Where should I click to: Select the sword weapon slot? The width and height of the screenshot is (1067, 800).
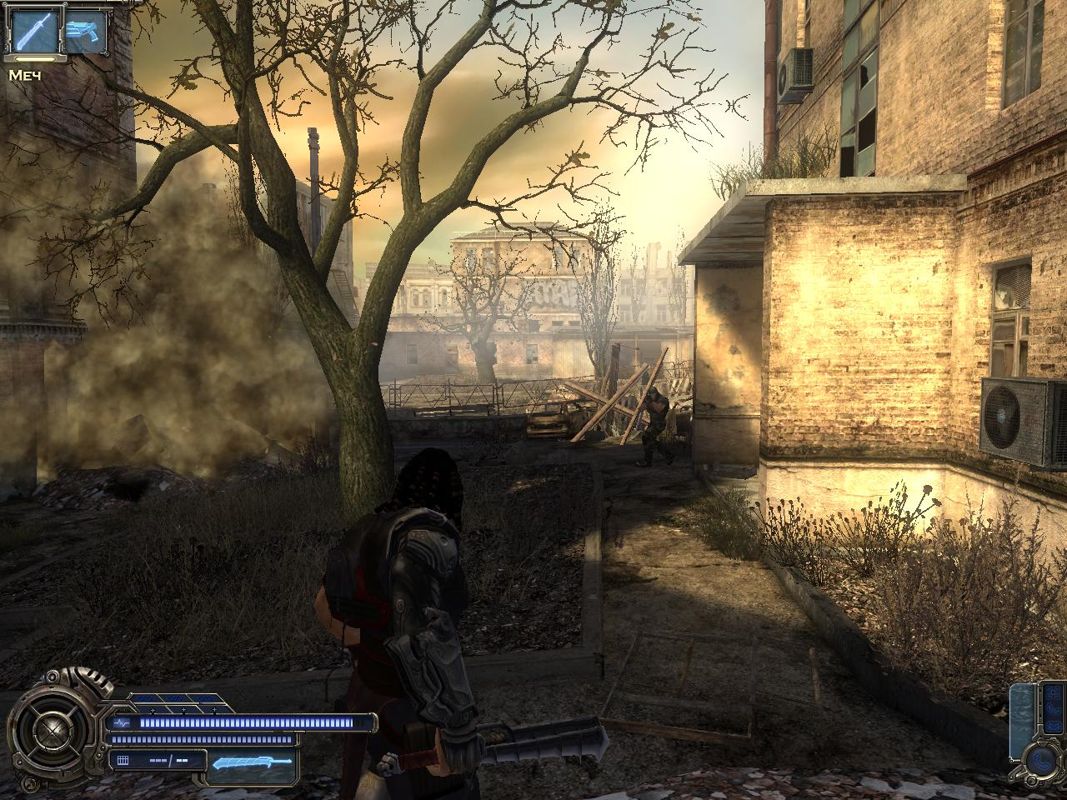[x=34, y=31]
